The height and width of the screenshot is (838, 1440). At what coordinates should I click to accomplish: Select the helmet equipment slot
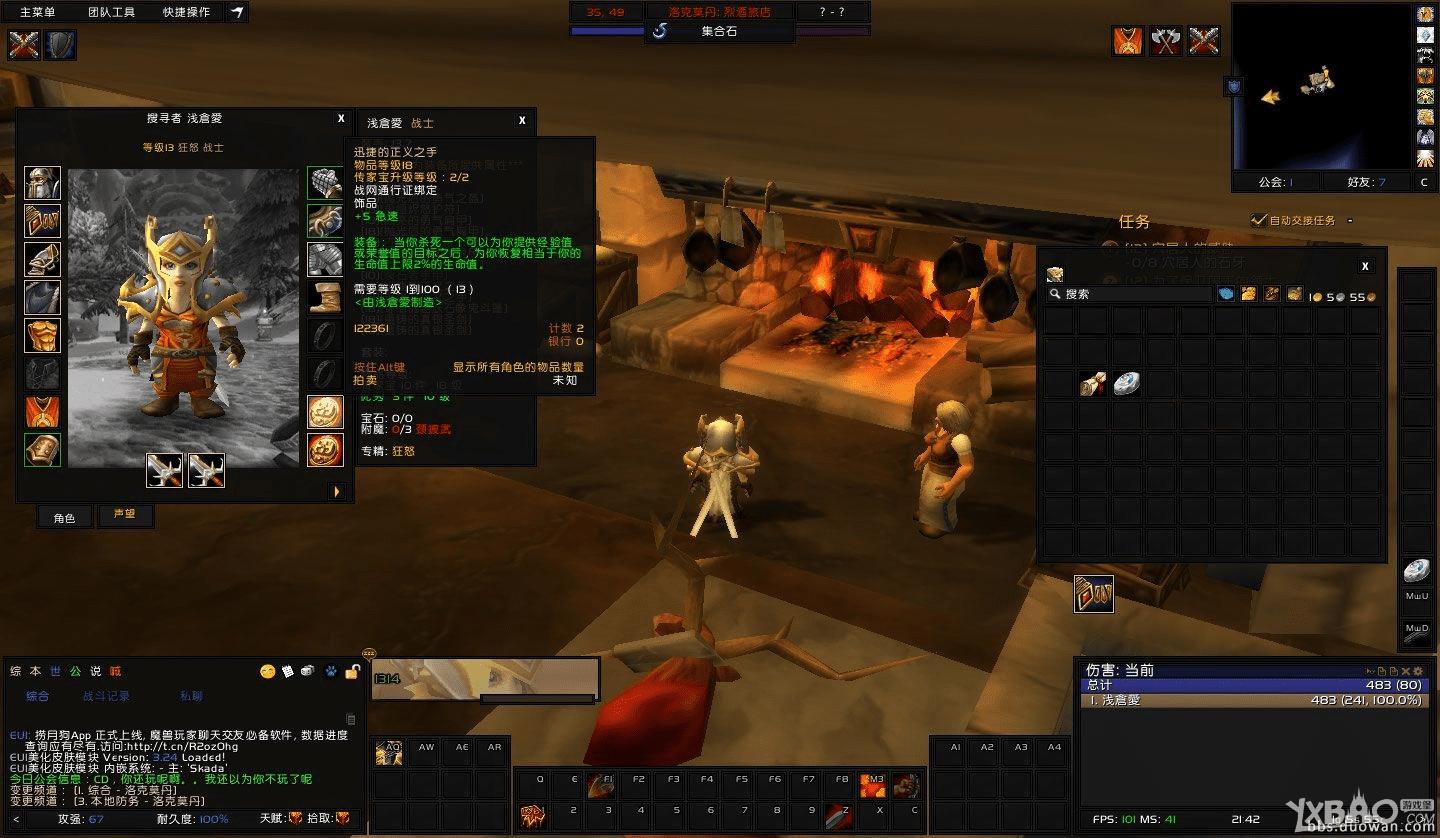(x=42, y=184)
